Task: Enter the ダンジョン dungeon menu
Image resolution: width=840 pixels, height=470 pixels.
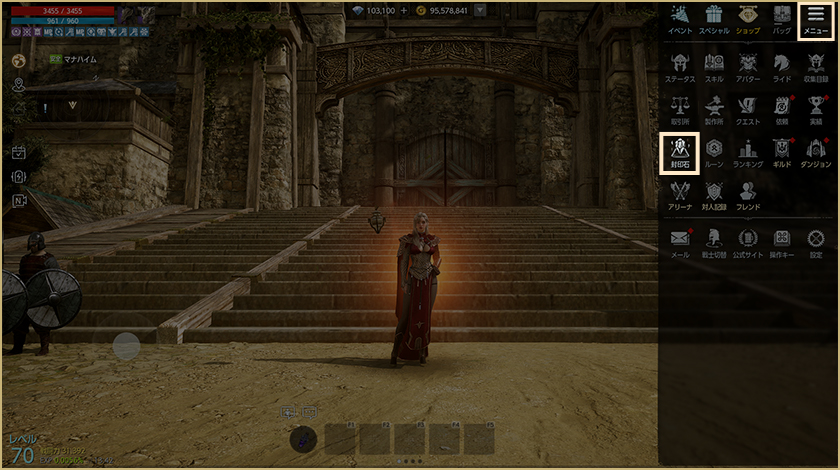Action: (x=816, y=152)
